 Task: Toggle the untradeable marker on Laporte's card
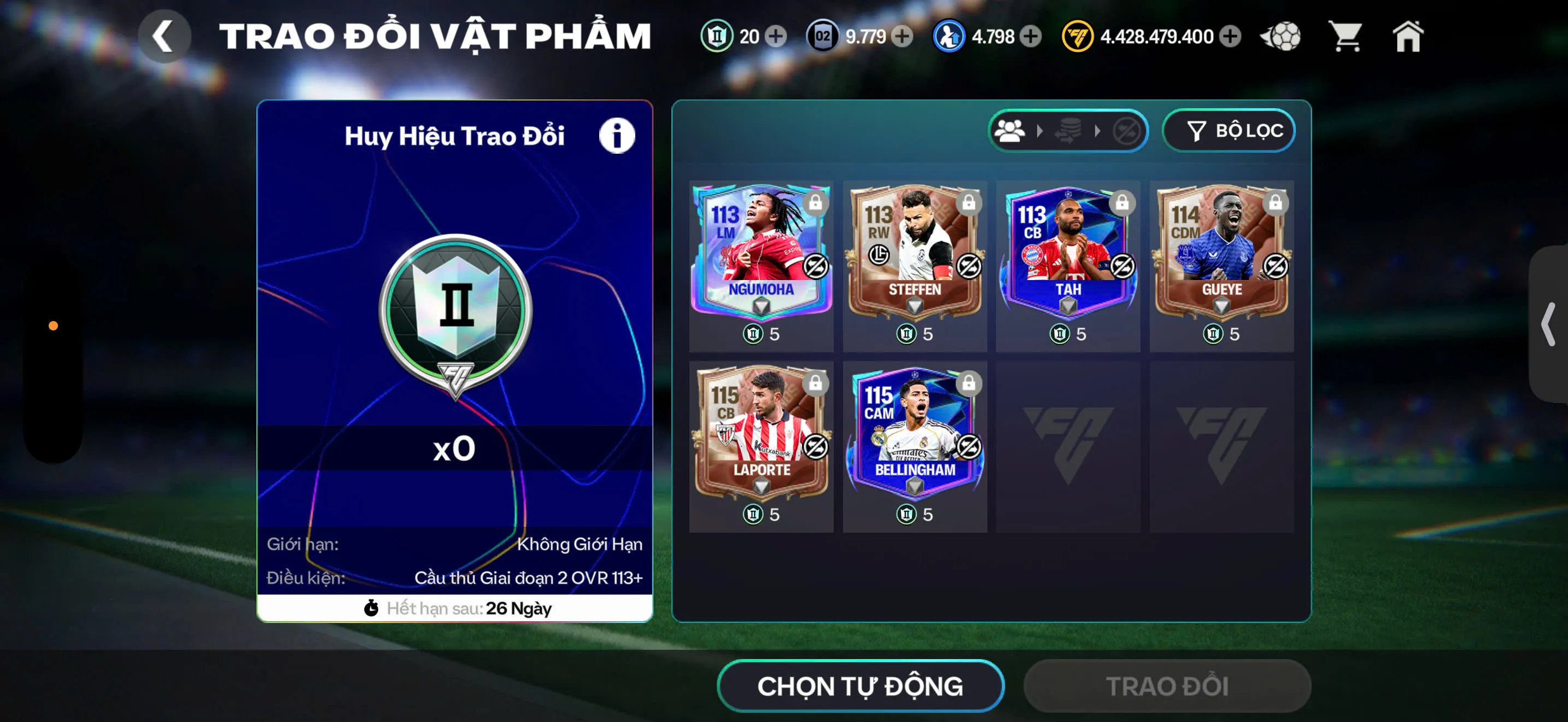[x=815, y=445]
